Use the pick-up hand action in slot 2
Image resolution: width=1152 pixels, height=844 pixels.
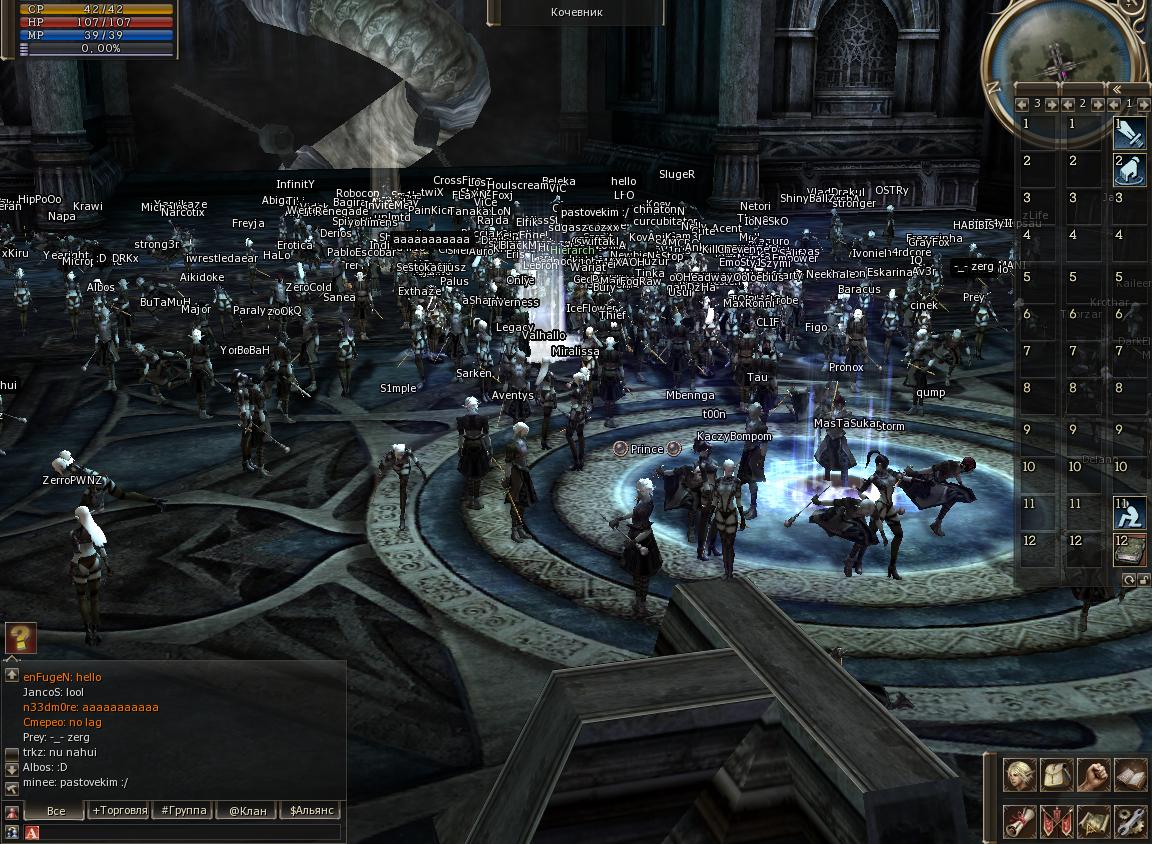tap(1130, 169)
